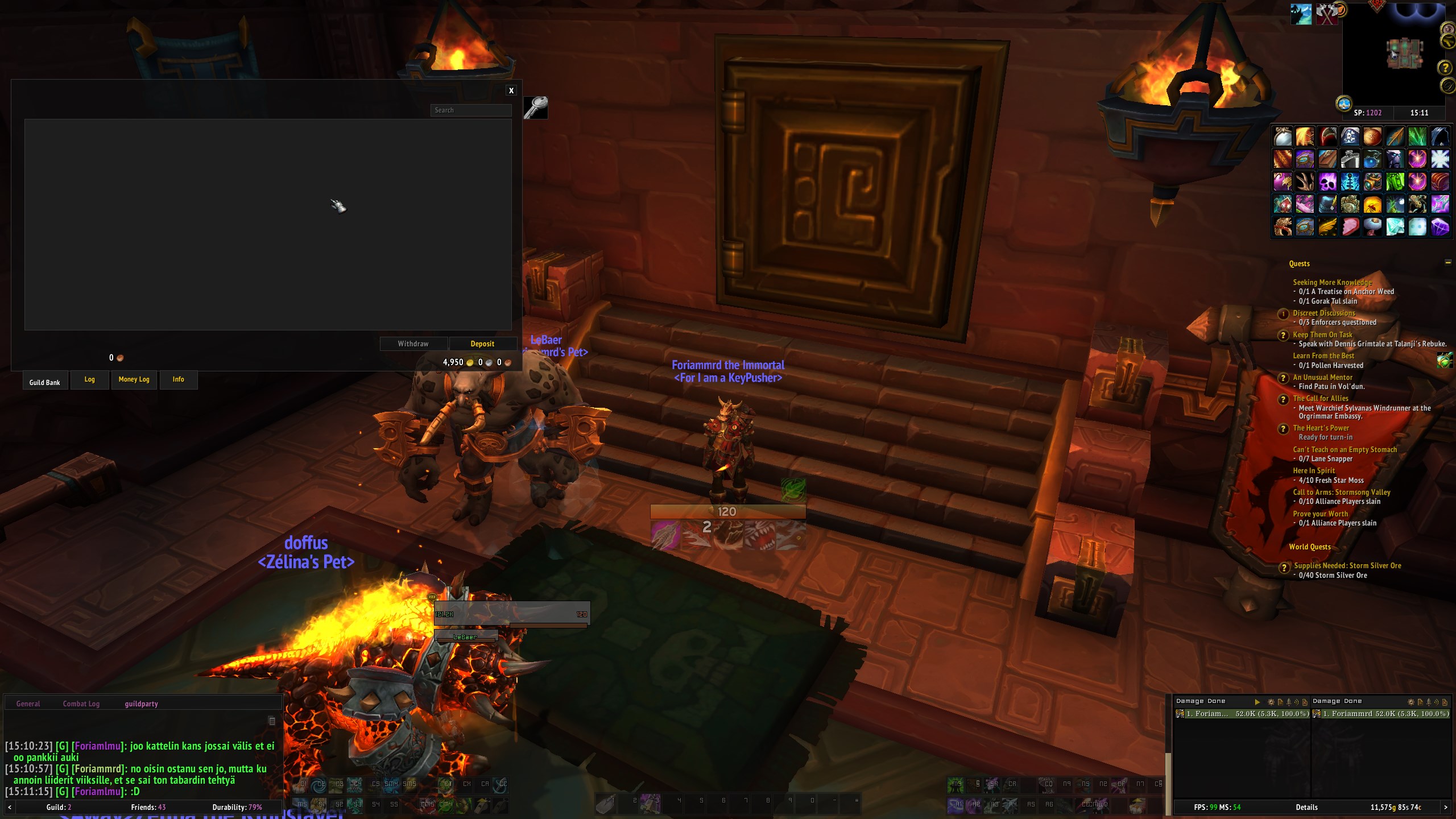Image resolution: width=1456 pixels, height=819 pixels.
Task: Open the Combat Log chat tab
Action: pyautogui.click(x=81, y=704)
